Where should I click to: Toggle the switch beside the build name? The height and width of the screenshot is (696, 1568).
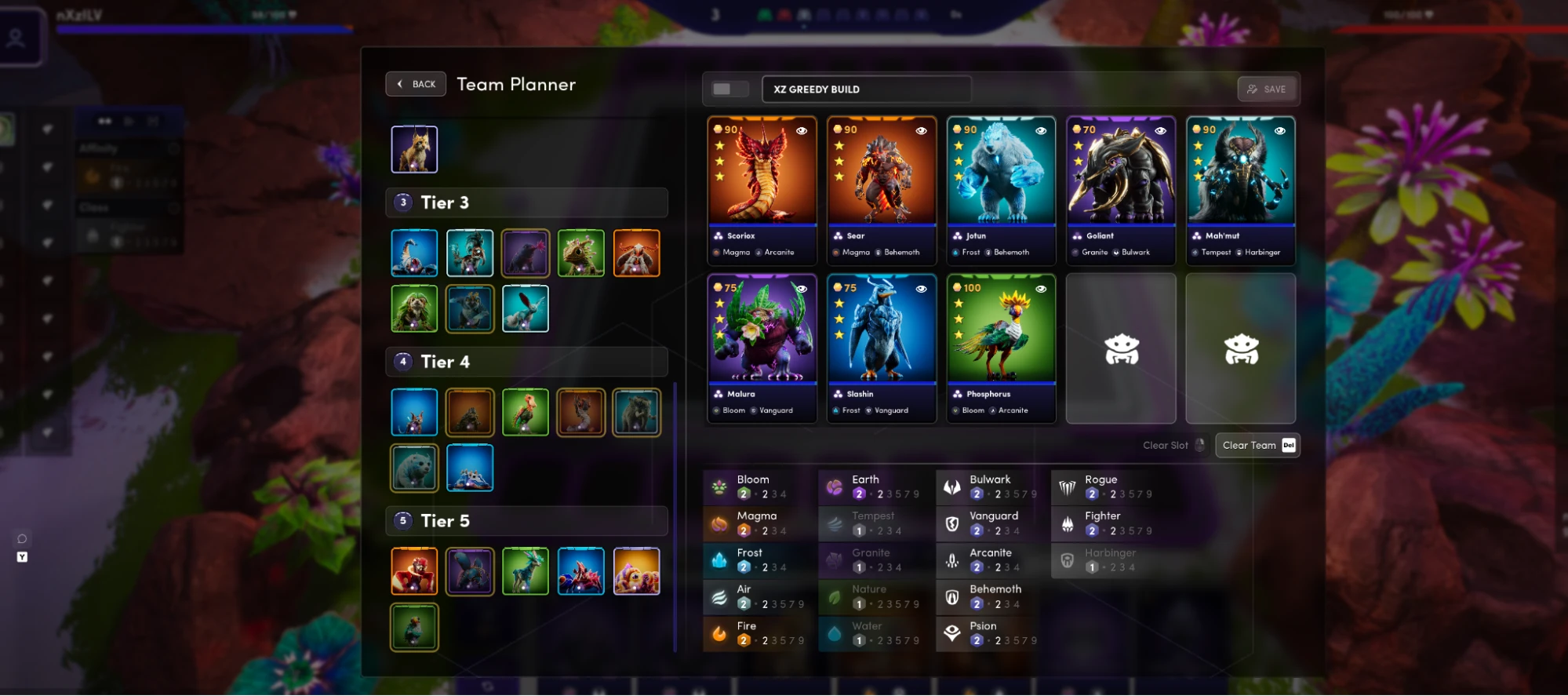(x=727, y=89)
